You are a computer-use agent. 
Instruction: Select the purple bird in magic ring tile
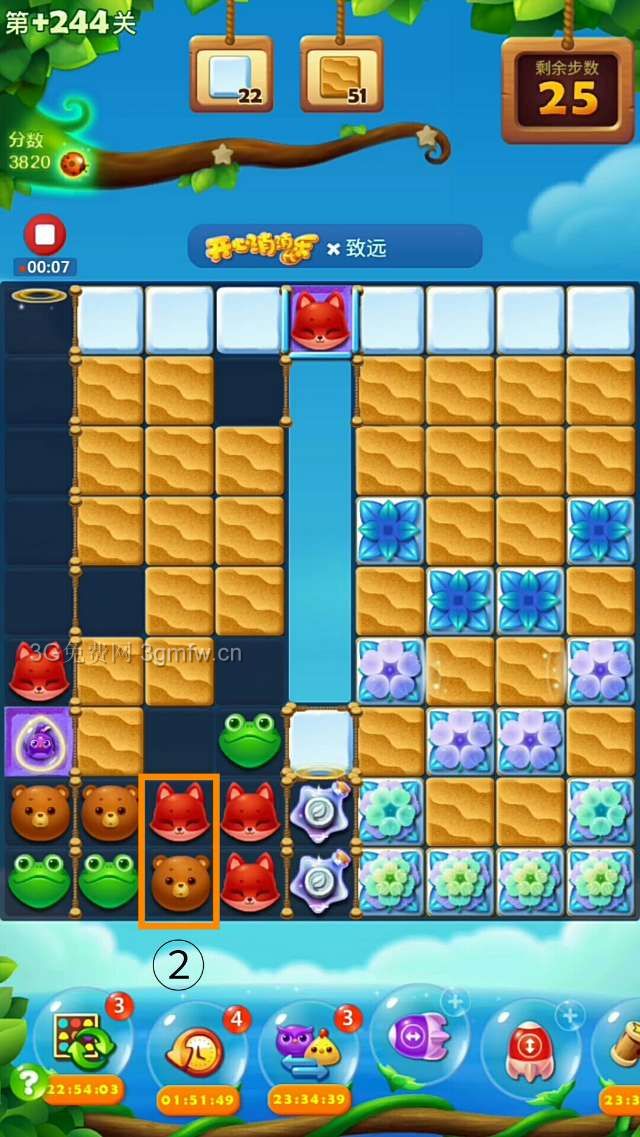(x=38, y=741)
